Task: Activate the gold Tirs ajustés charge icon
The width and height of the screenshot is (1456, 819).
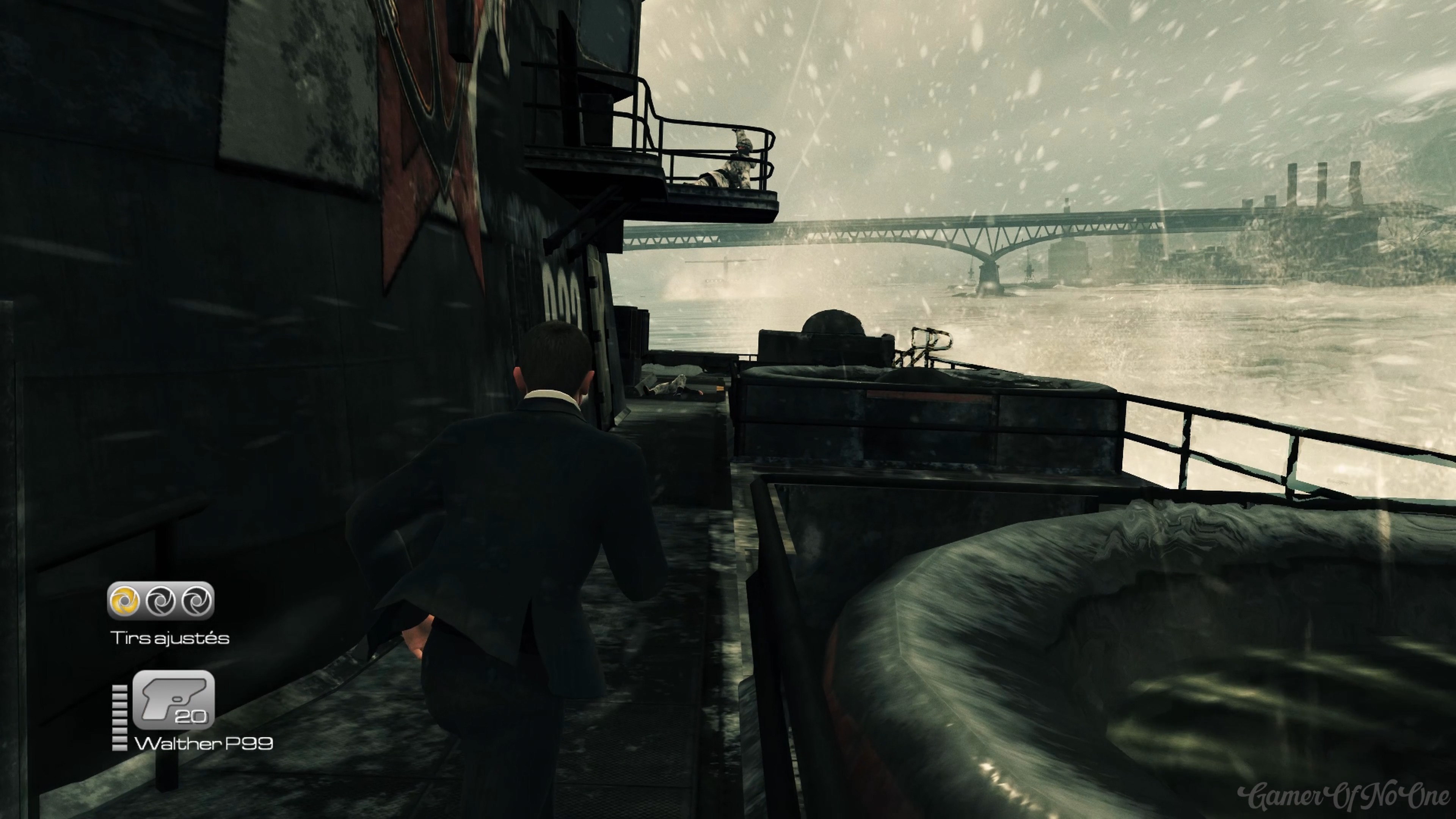Action: pyautogui.click(x=125, y=600)
